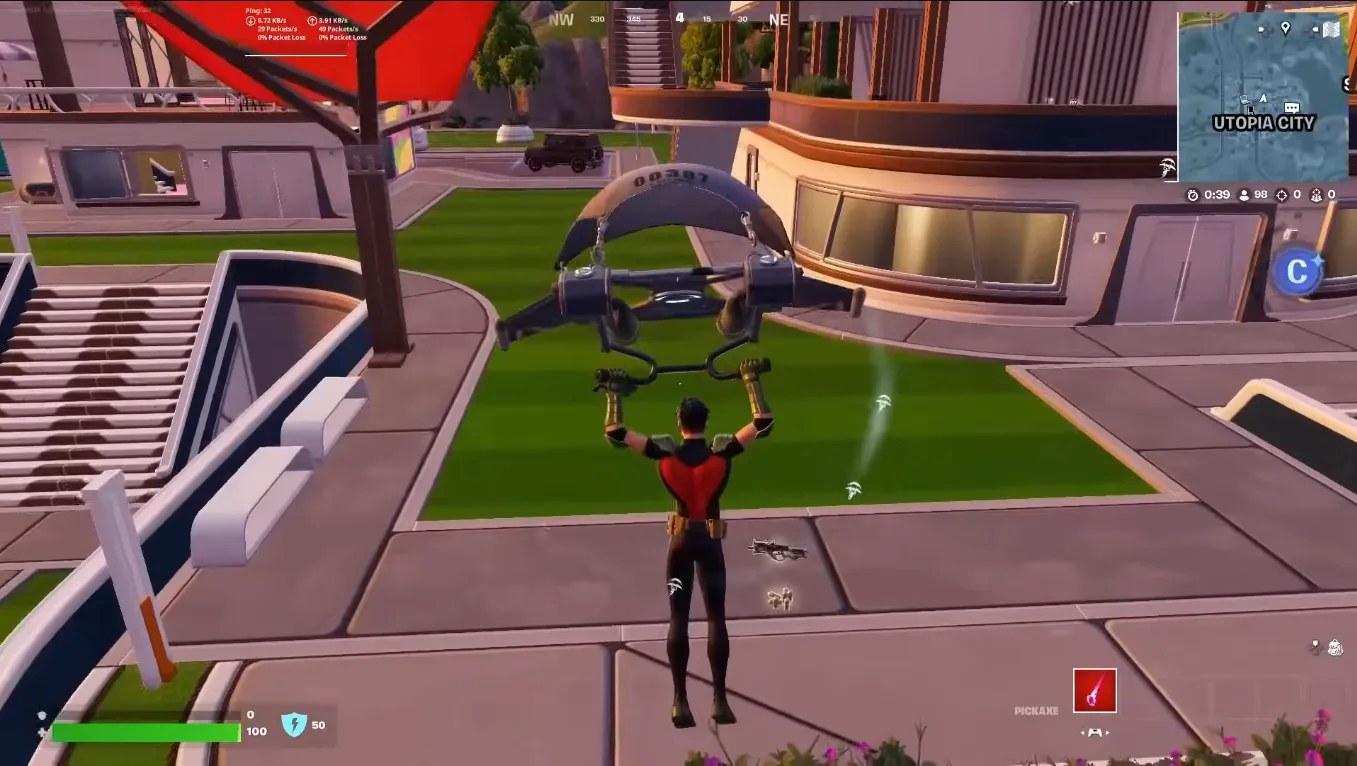
Task: Click the map expand icon on the minimap
Action: point(1331,28)
